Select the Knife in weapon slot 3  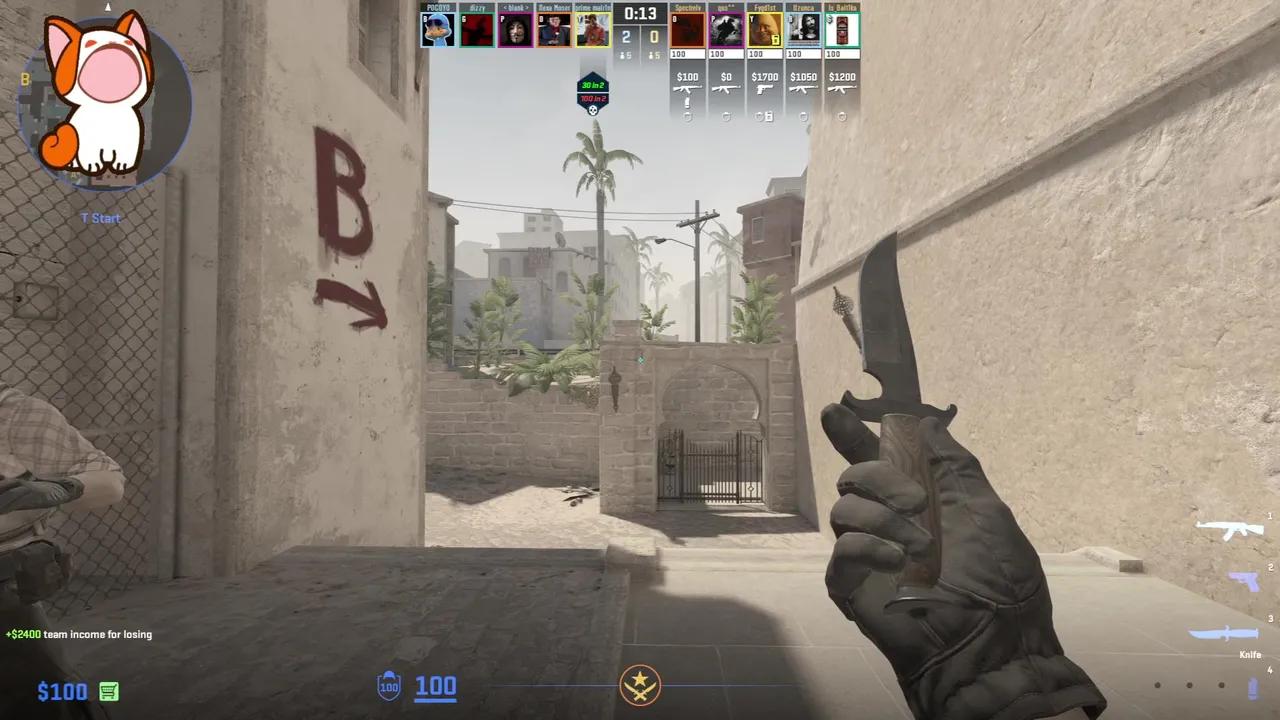tap(1224, 633)
